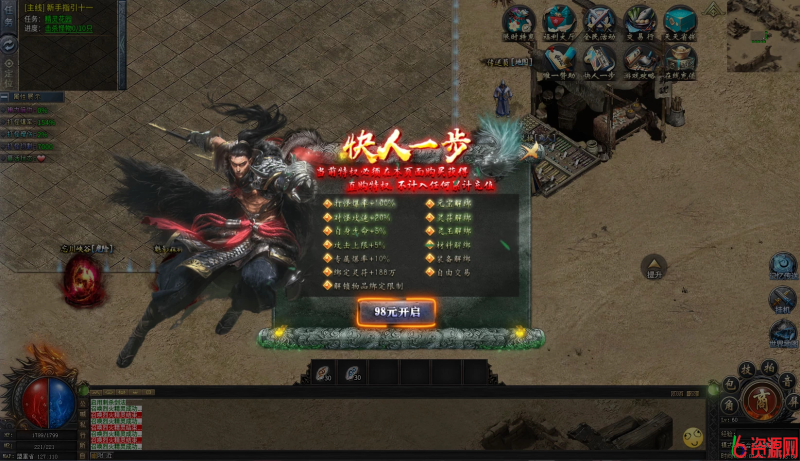Toggle 挂机 auto-battle crossed swords button
The image size is (800, 461).
pos(783,298)
